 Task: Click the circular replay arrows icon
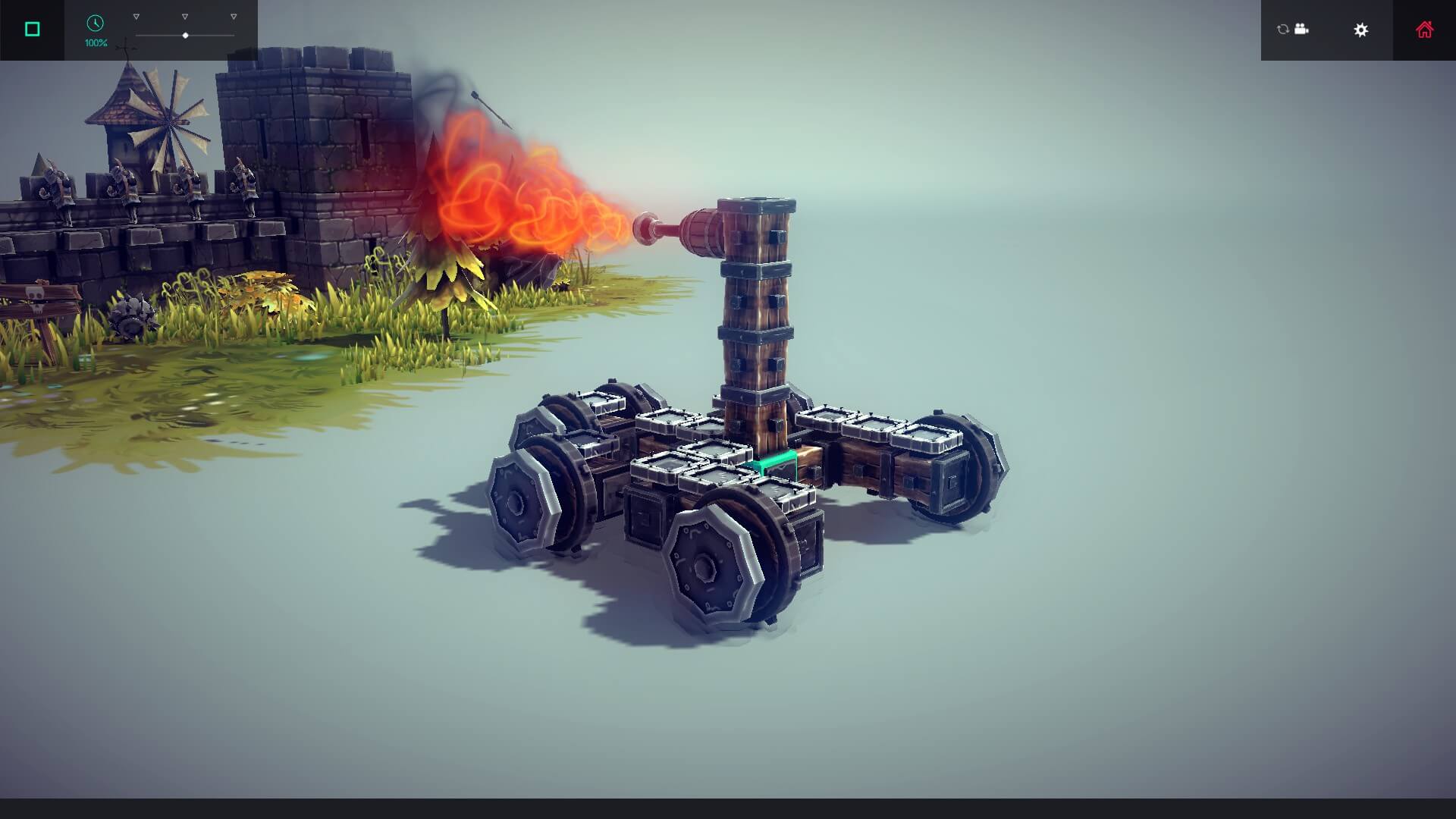coord(1282,30)
